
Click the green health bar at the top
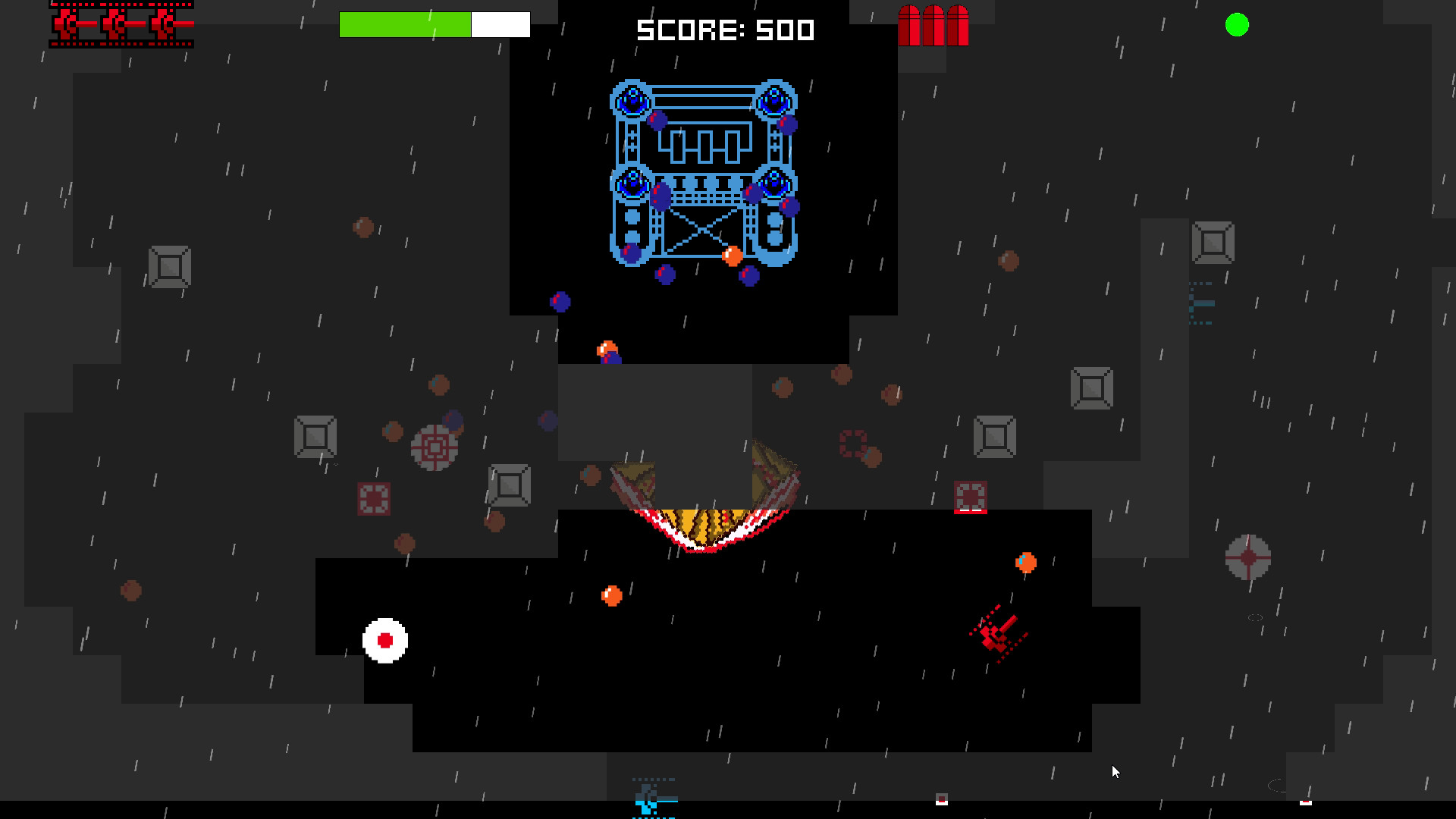[406, 24]
